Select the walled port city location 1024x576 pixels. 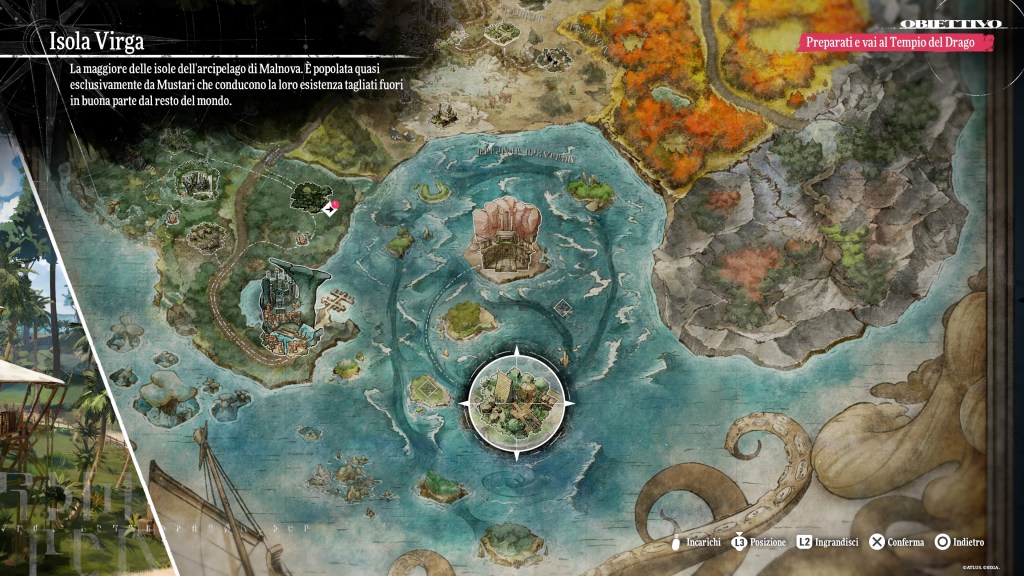282,302
